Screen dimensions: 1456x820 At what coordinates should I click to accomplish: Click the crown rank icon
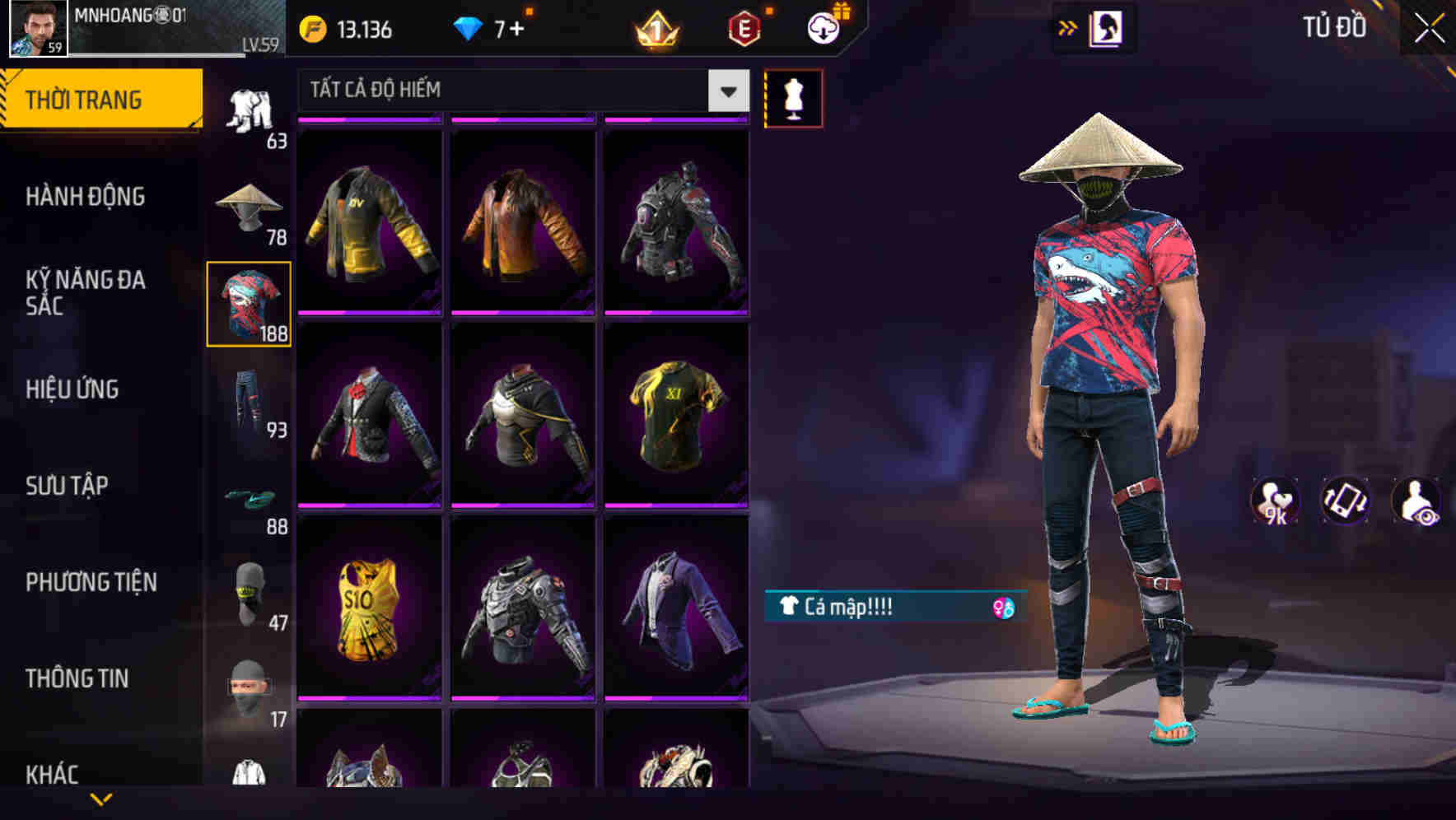(x=657, y=29)
